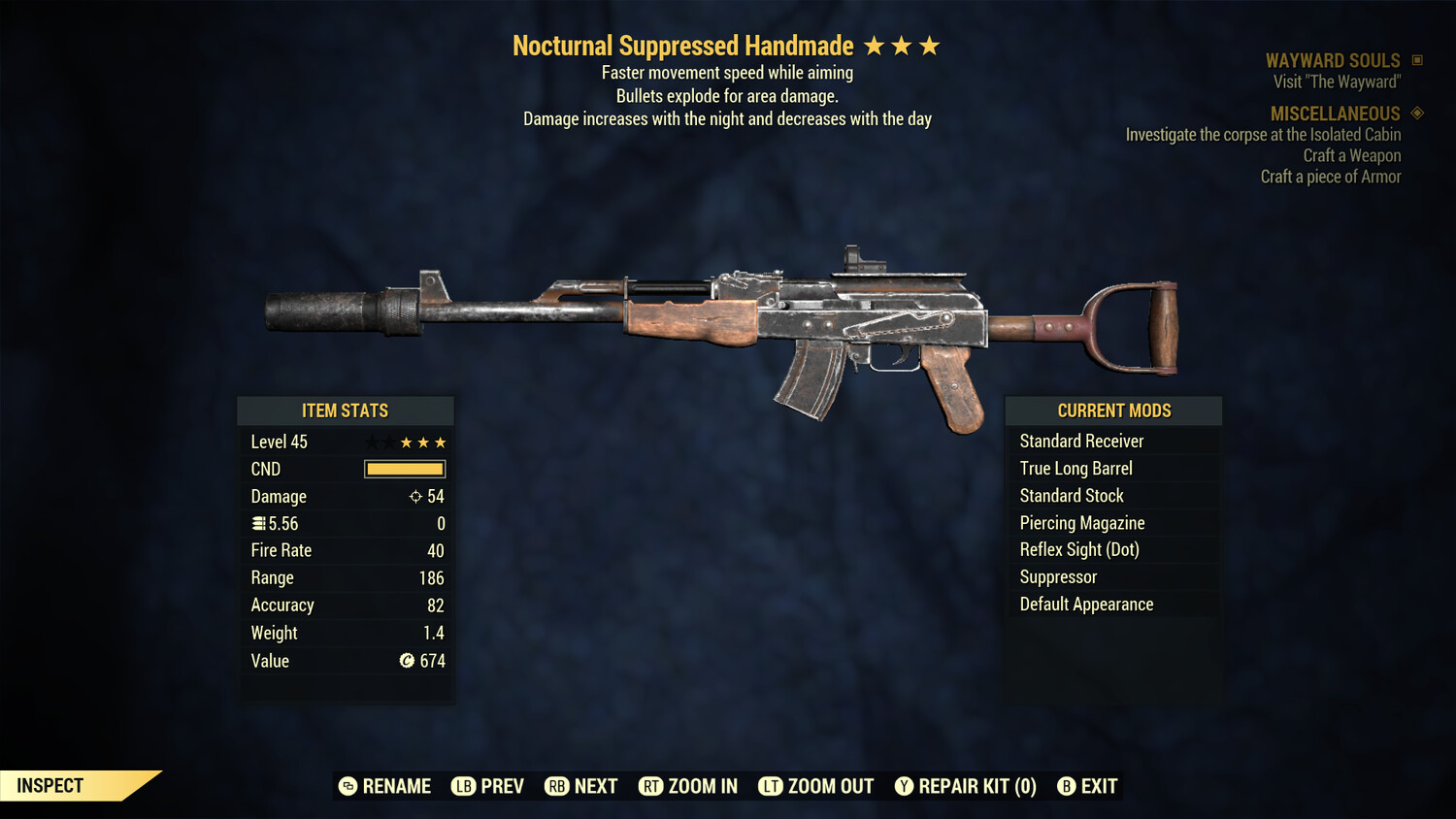Image resolution: width=1456 pixels, height=819 pixels.
Task: Click the Y button icon for repair kit
Action: pos(905,786)
